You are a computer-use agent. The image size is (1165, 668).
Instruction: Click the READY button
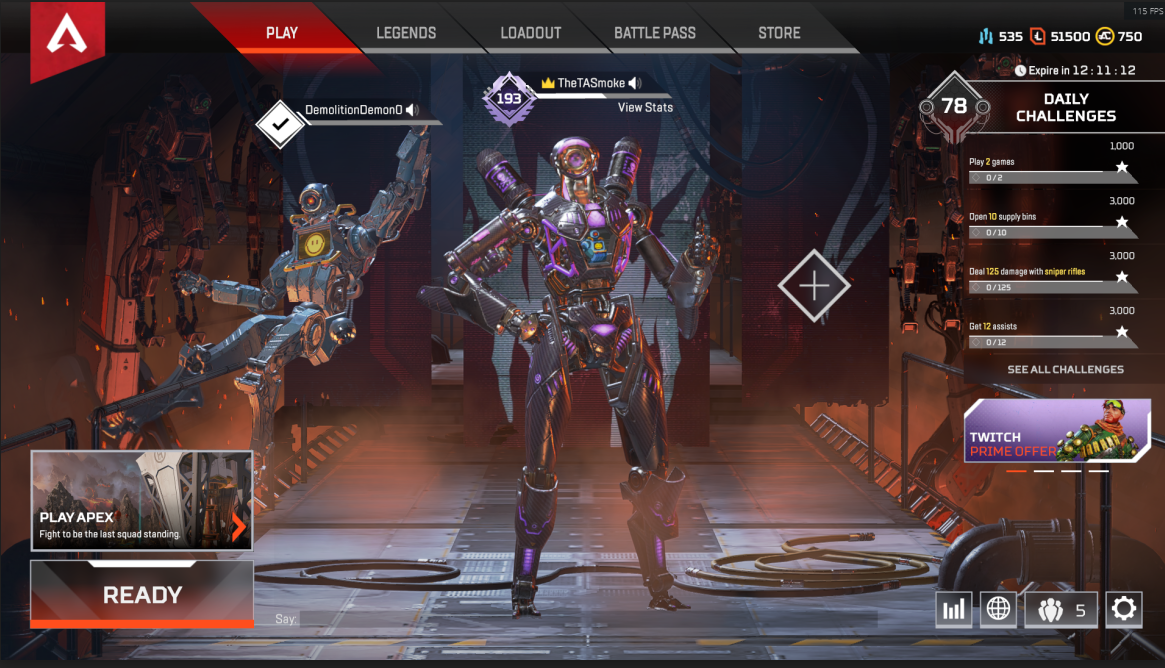pos(142,595)
